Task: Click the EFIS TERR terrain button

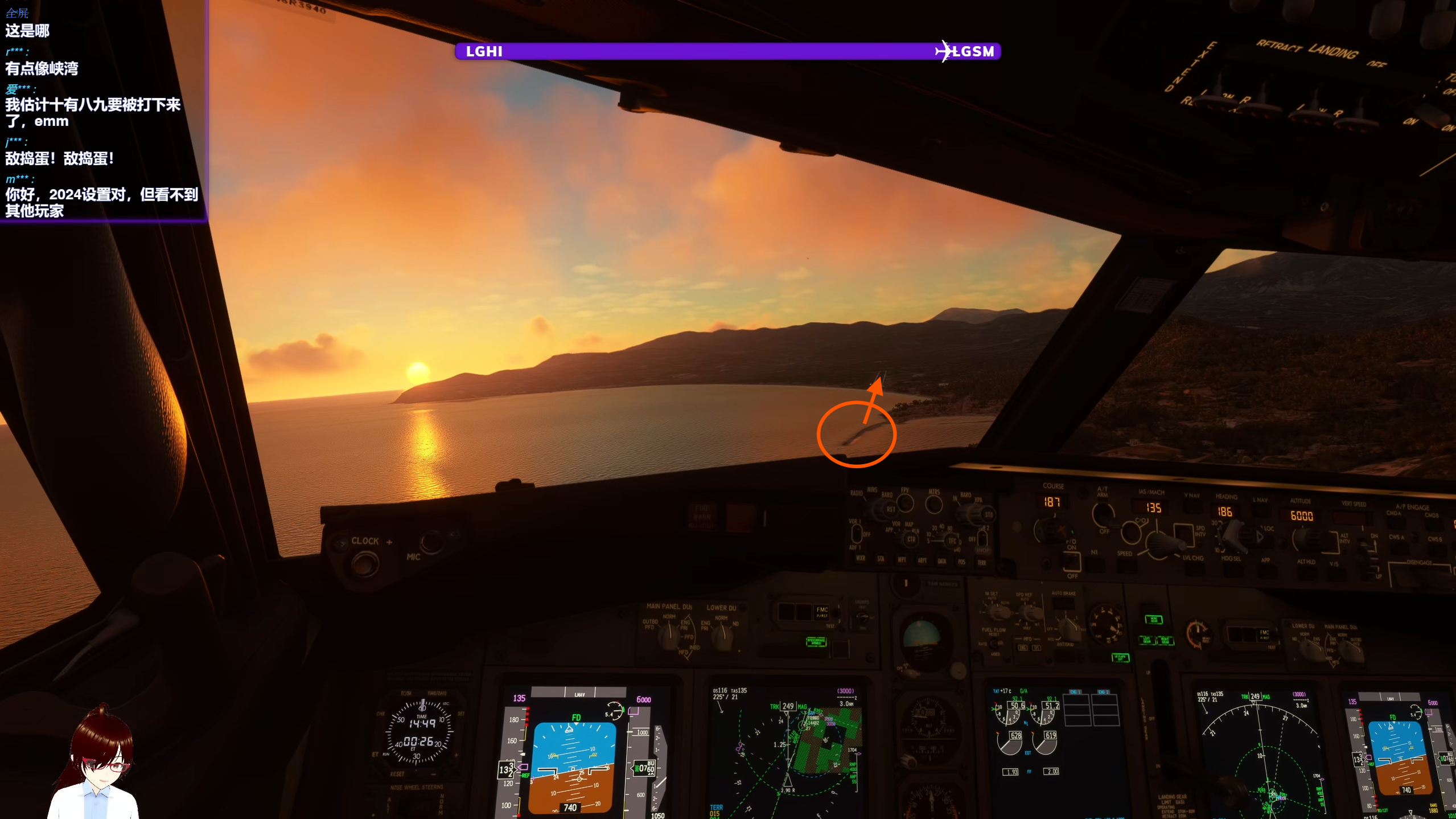Action: coord(981,563)
